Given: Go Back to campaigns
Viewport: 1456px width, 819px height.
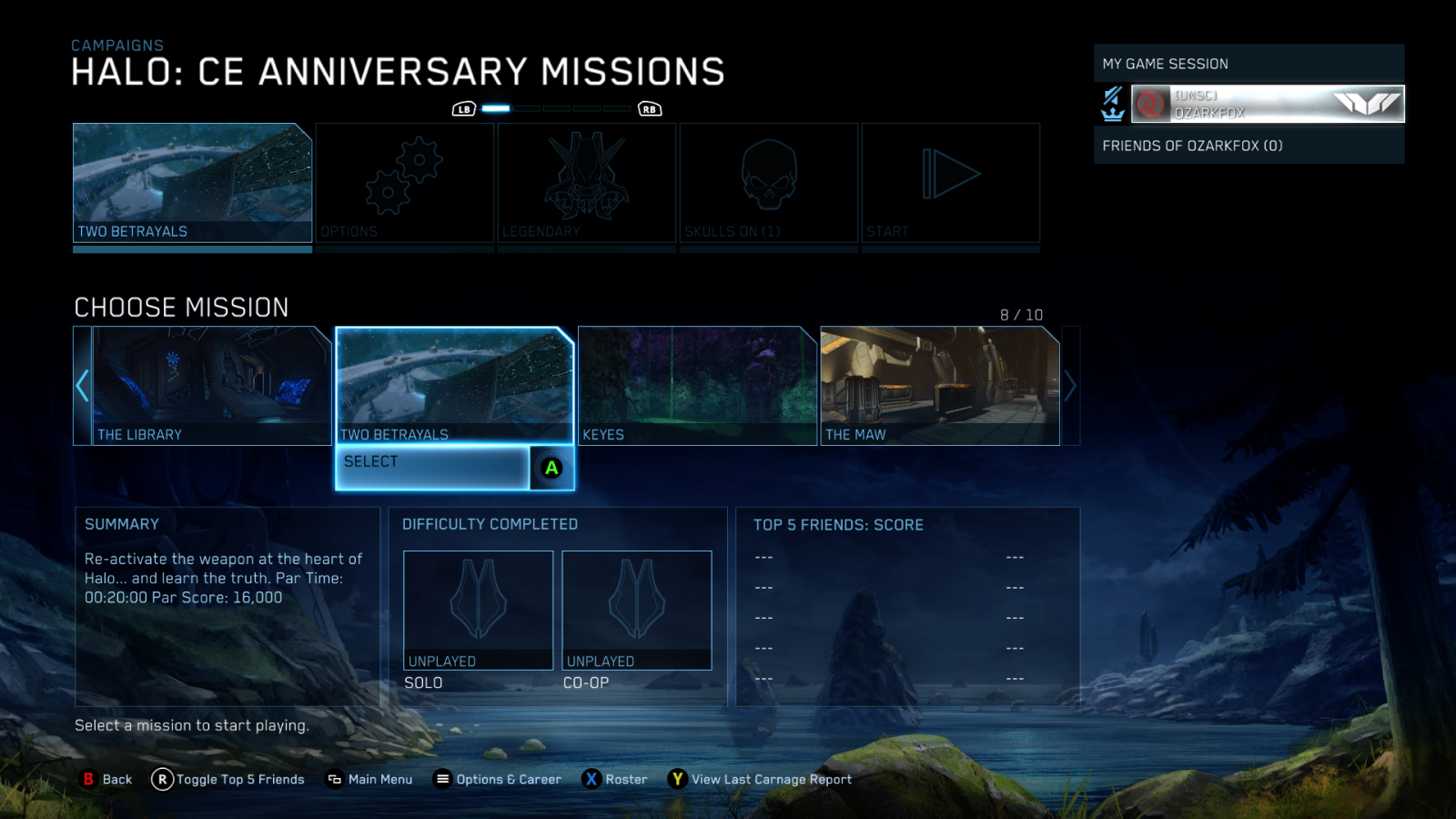Looking at the screenshot, I should pyautogui.click(x=107, y=779).
